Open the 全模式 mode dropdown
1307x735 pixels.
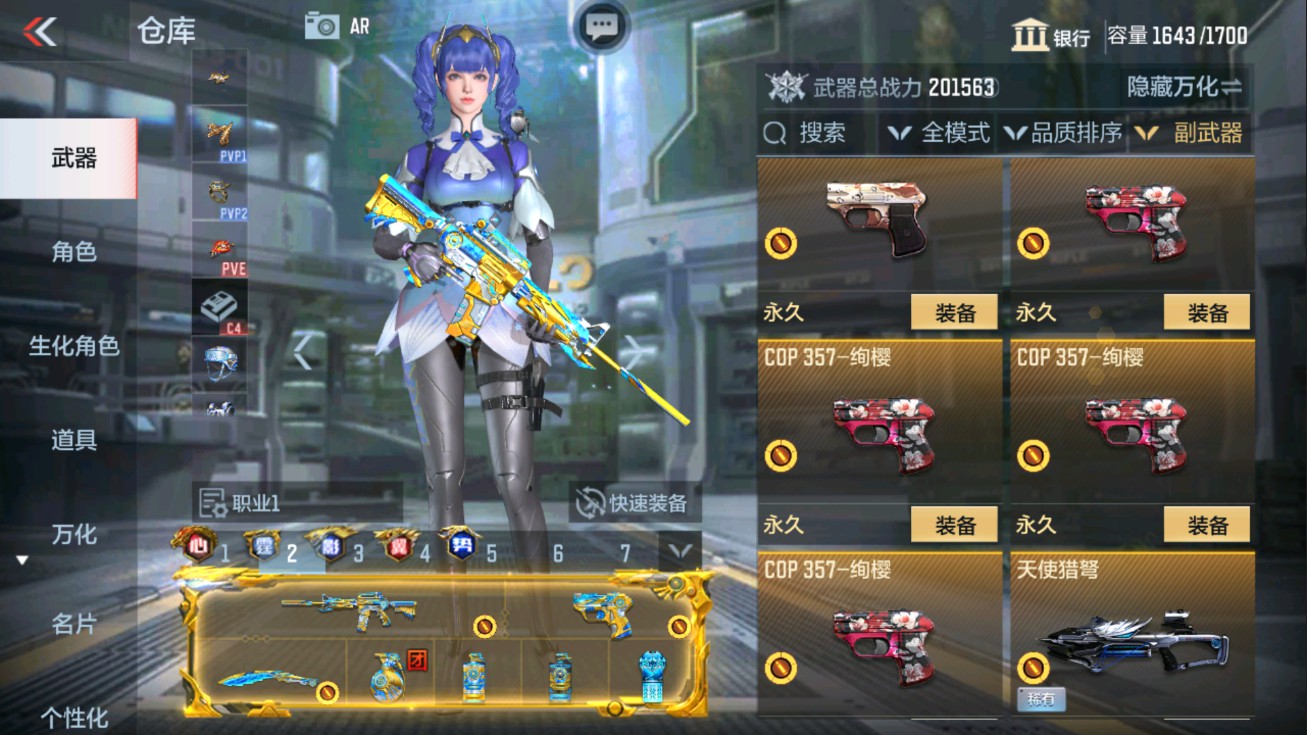[x=937, y=131]
